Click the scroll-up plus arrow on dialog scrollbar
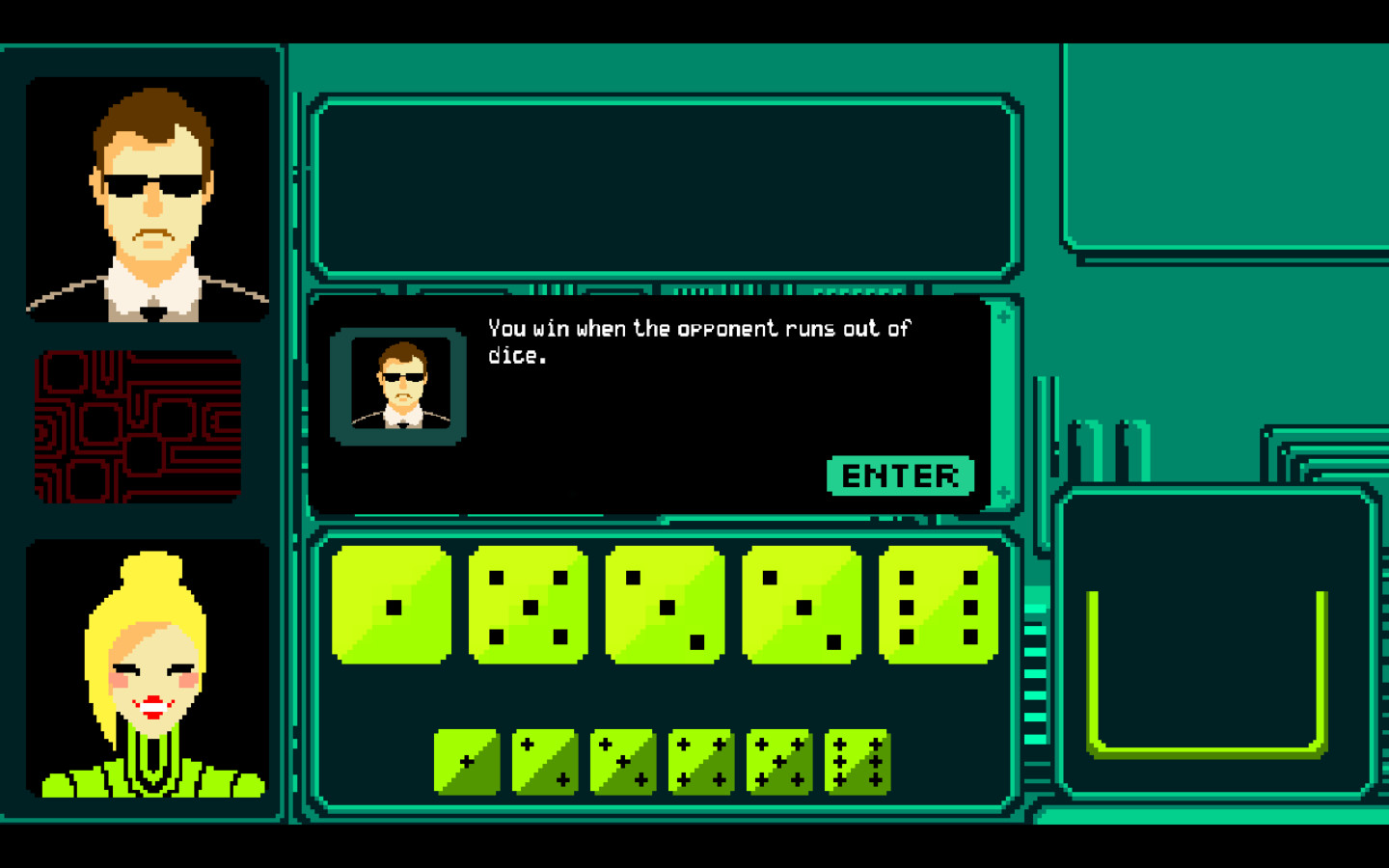The height and width of the screenshot is (868, 1389). tap(1003, 315)
